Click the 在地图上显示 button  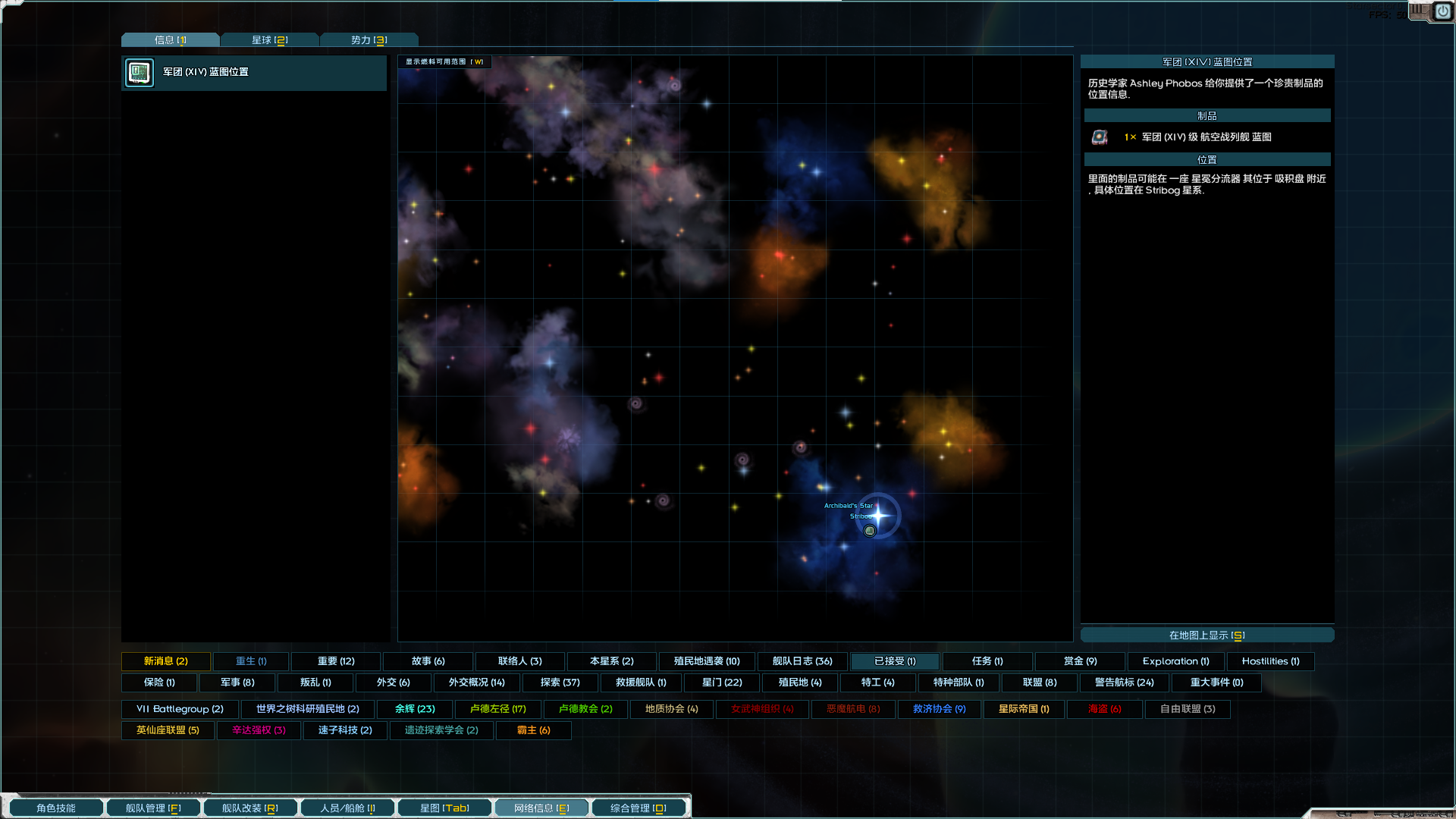(1207, 635)
